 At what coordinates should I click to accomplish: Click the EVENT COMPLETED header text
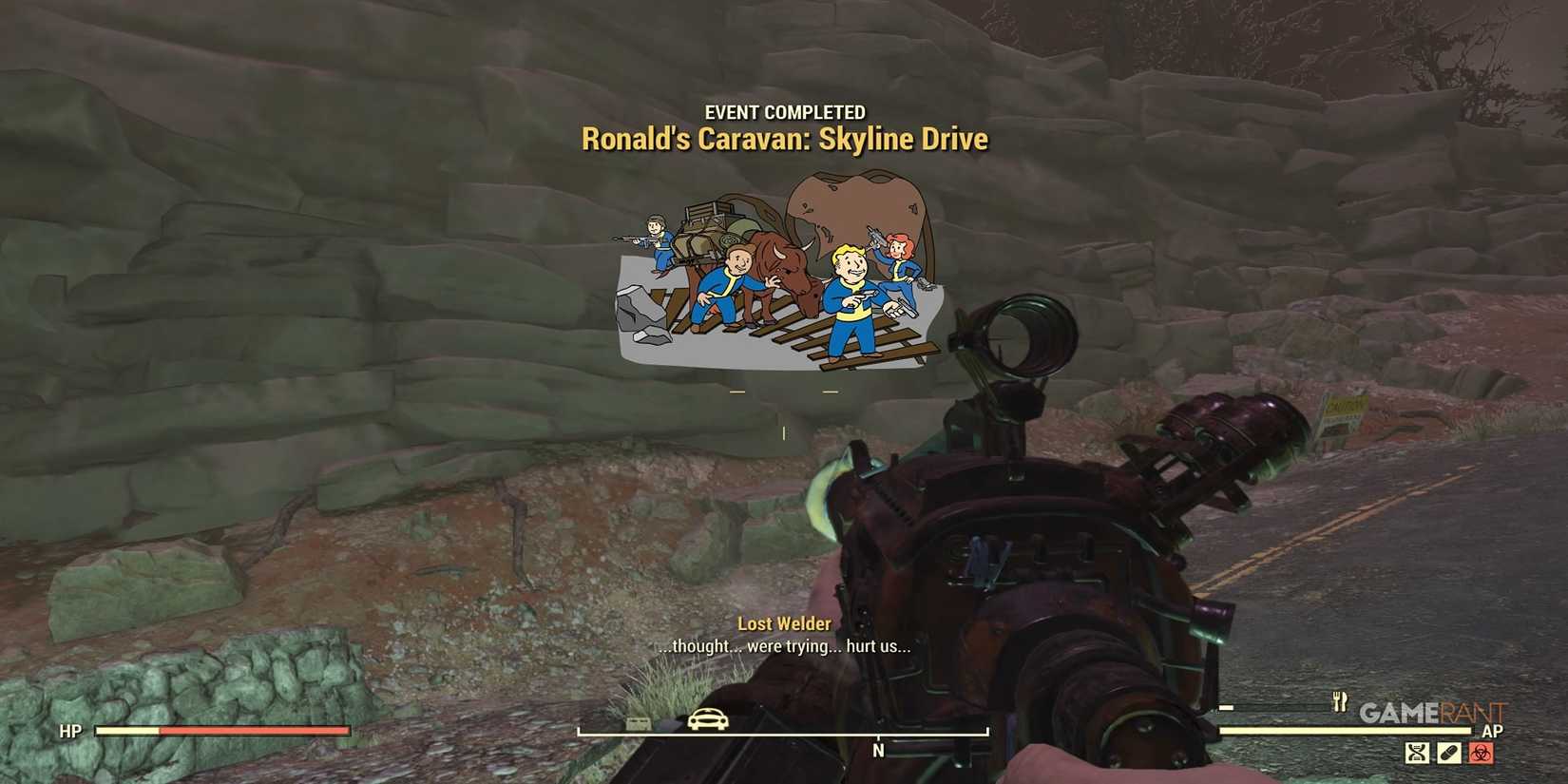[784, 111]
